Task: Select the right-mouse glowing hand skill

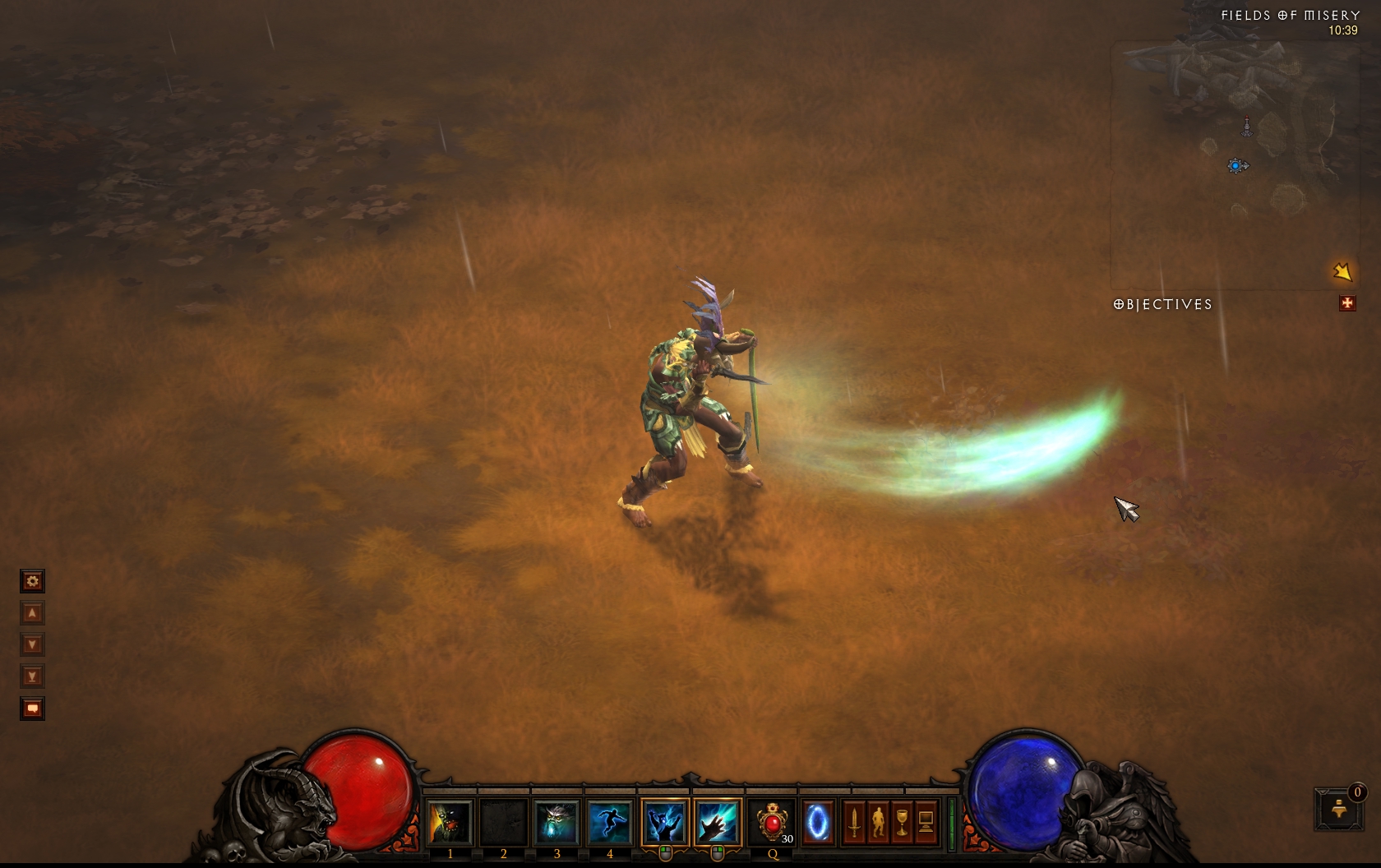Action: 717,821
